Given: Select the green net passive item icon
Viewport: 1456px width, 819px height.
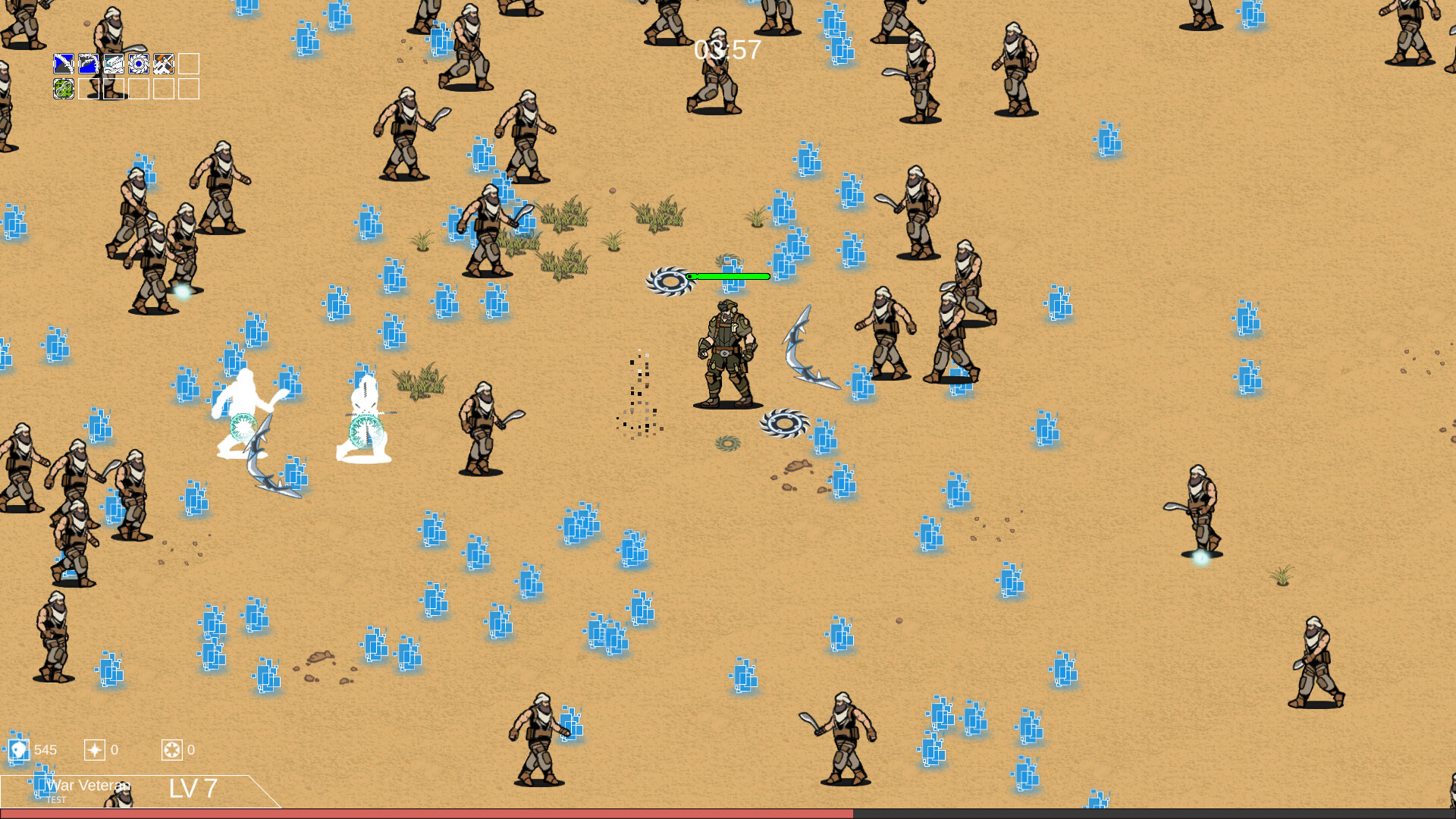Looking at the screenshot, I should [x=64, y=89].
